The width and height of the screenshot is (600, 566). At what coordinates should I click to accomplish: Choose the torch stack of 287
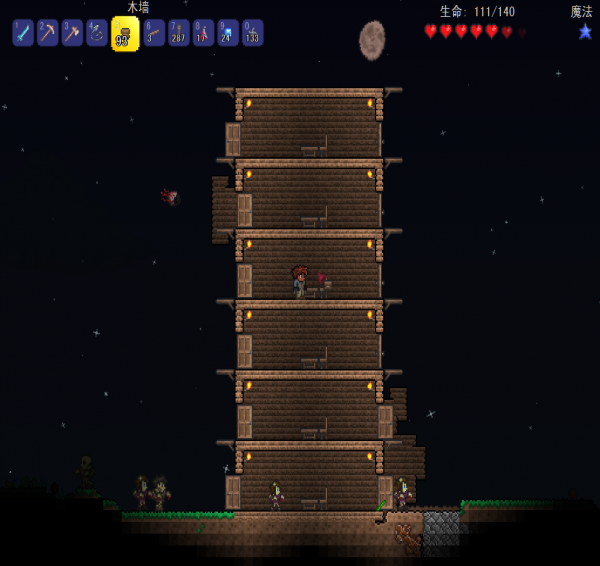179,33
